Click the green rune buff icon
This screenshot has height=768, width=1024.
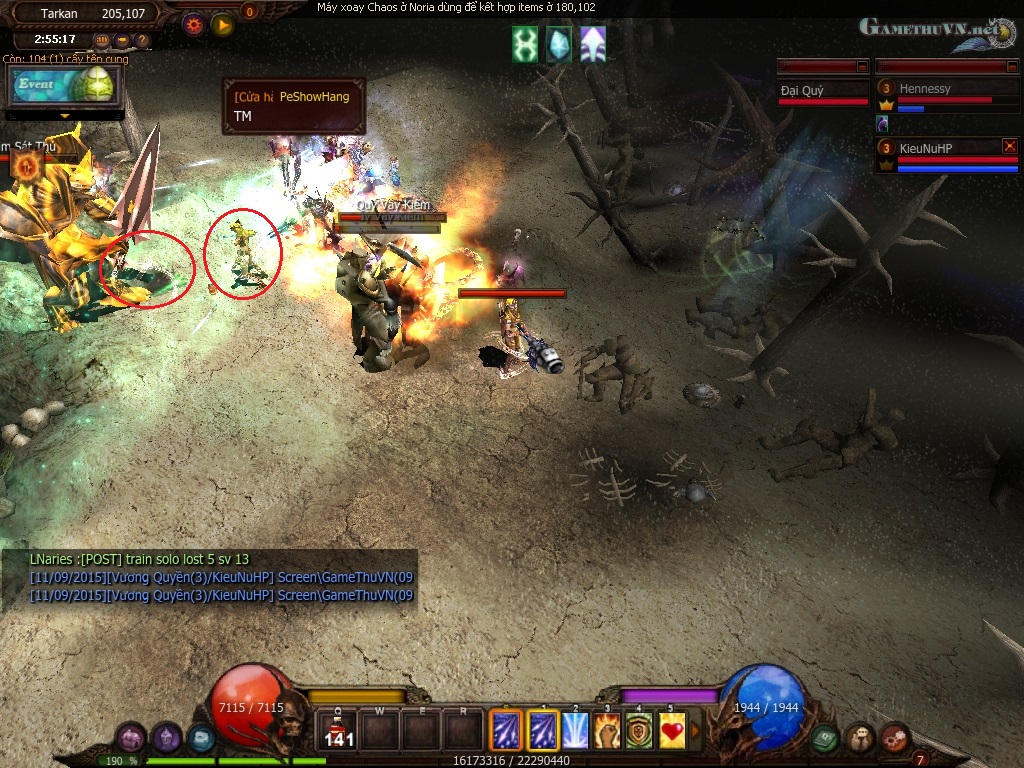coord(525,45)
